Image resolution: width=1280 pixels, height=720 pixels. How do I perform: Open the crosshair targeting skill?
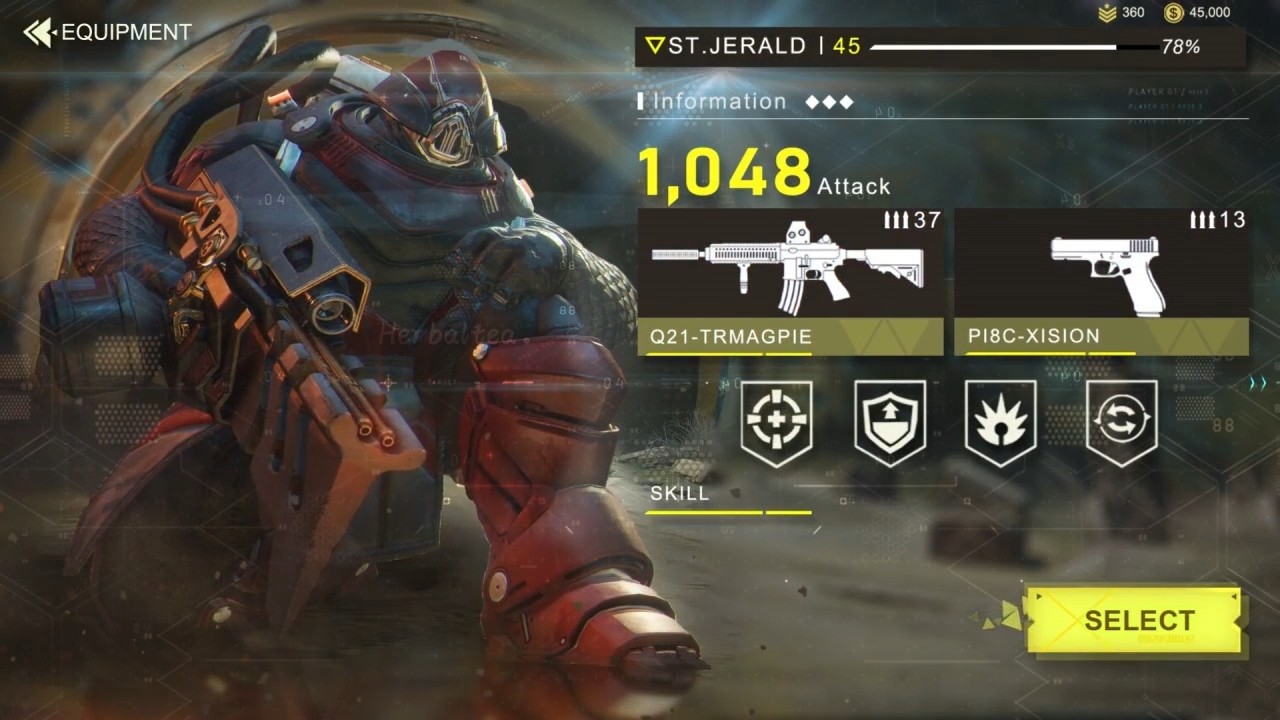(x=776, y=422)
